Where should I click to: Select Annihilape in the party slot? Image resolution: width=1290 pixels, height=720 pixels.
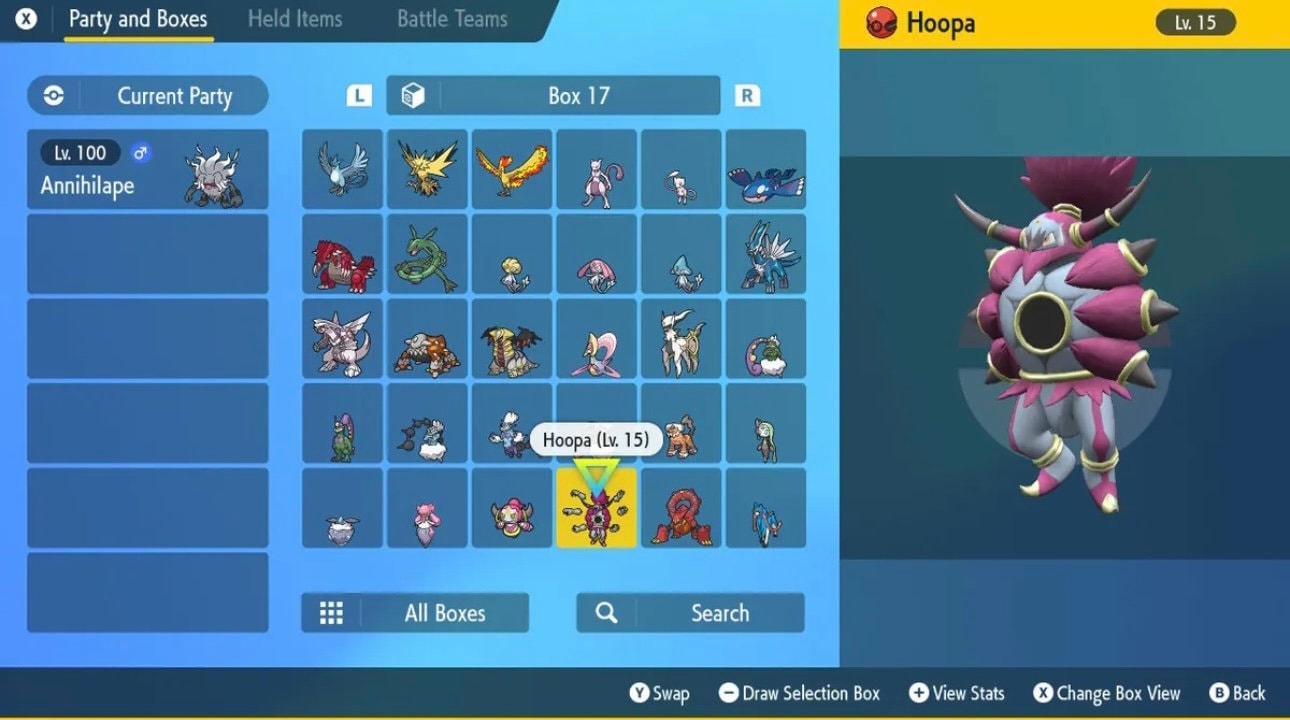tap(147, 168)
